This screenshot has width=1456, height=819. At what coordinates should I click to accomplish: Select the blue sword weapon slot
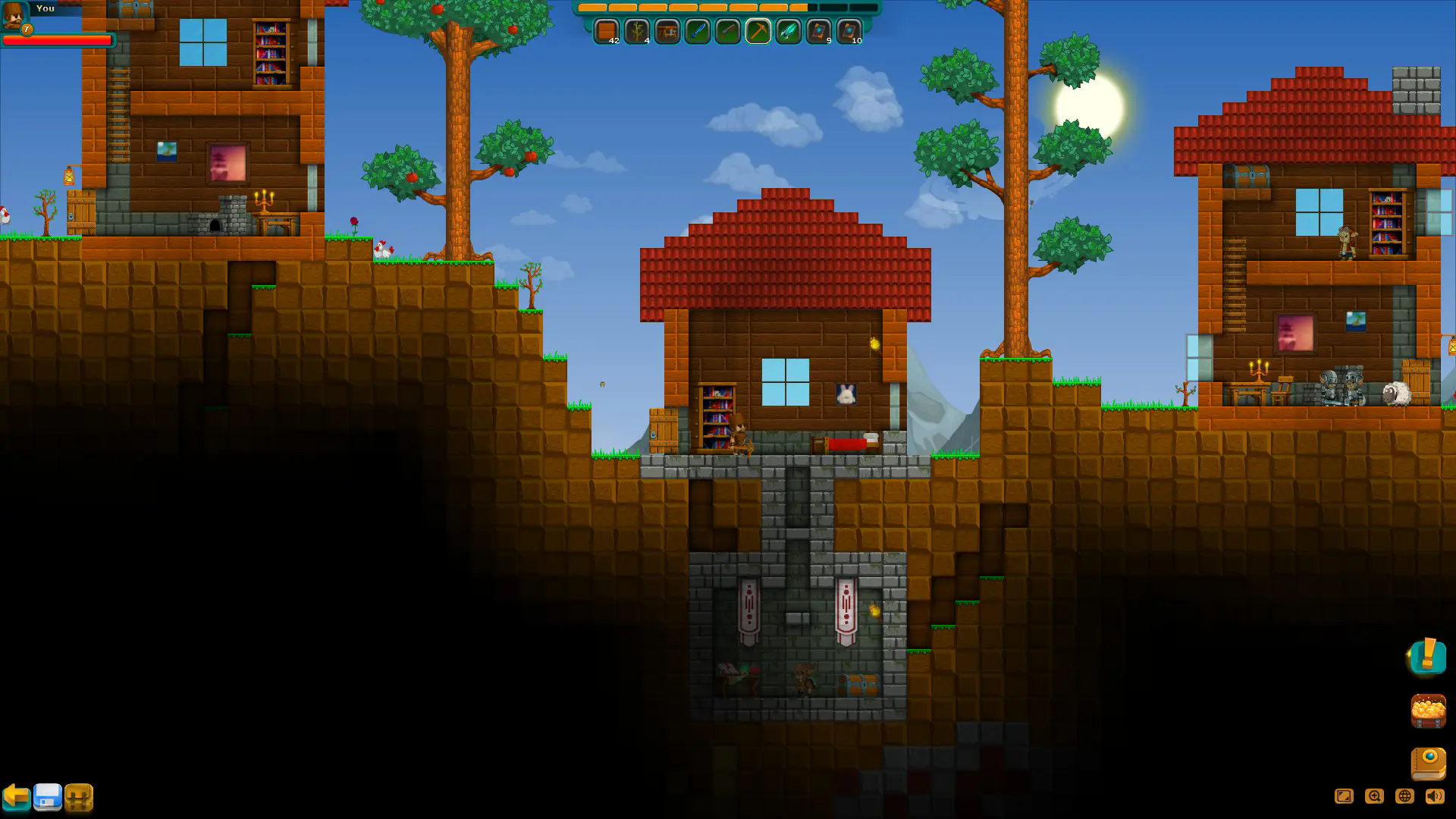698,32
